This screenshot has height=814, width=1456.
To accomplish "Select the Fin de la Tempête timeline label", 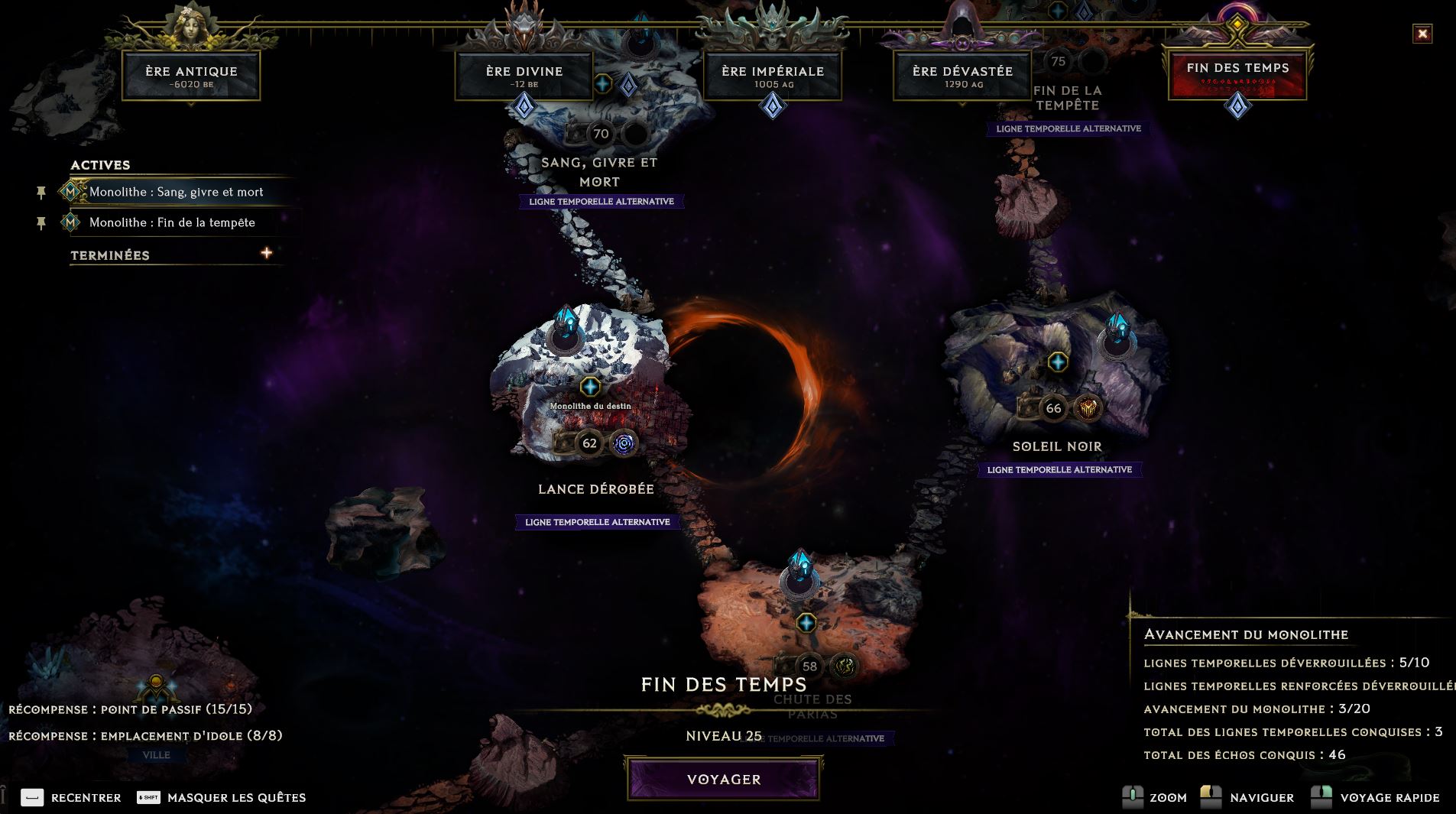I will click(1067, 98).
